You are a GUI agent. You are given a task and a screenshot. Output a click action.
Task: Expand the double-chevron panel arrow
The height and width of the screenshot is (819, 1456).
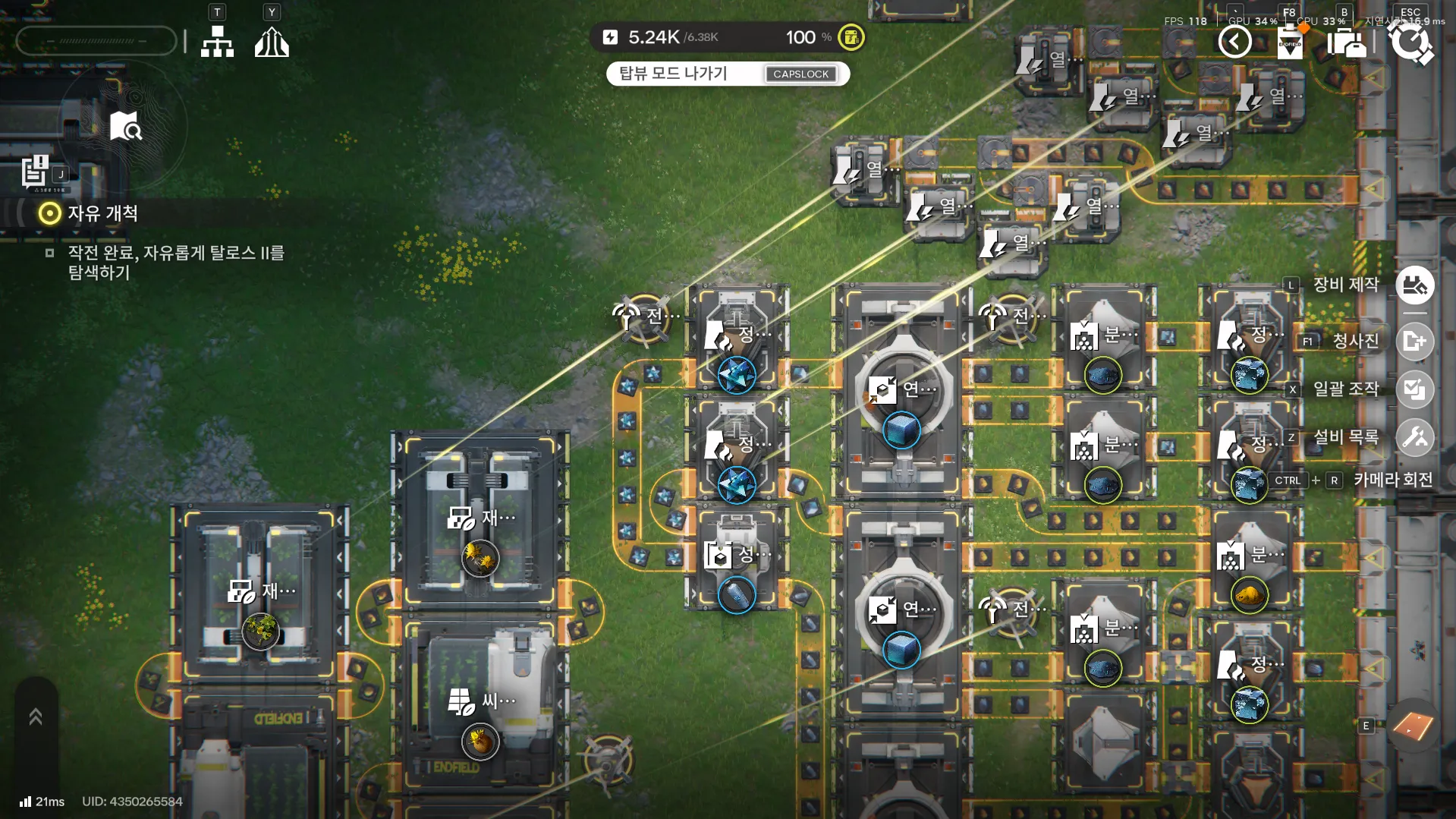36,717
